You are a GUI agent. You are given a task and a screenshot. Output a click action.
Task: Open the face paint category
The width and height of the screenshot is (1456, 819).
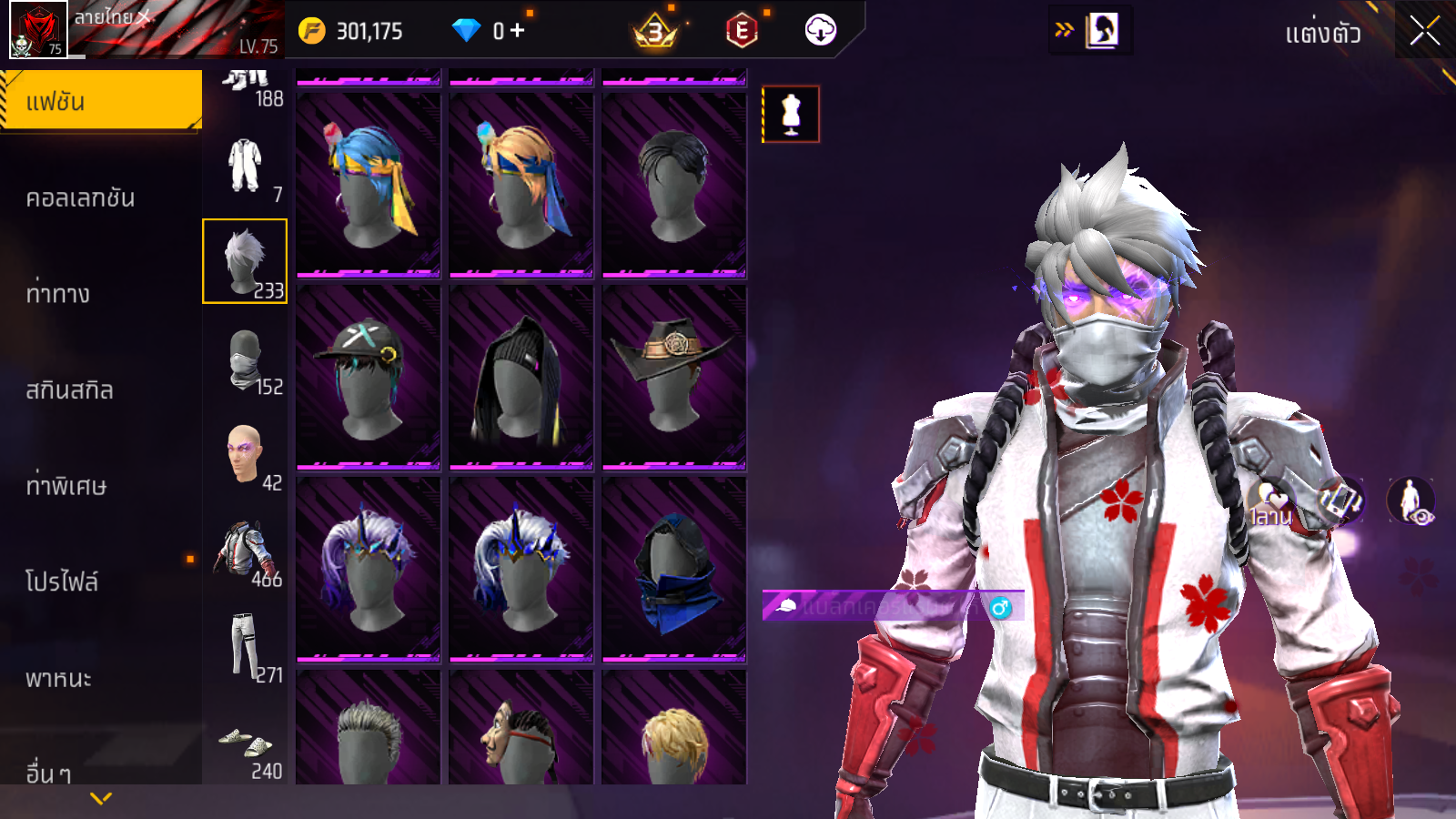pyautogui.click(x=245, y=454)
